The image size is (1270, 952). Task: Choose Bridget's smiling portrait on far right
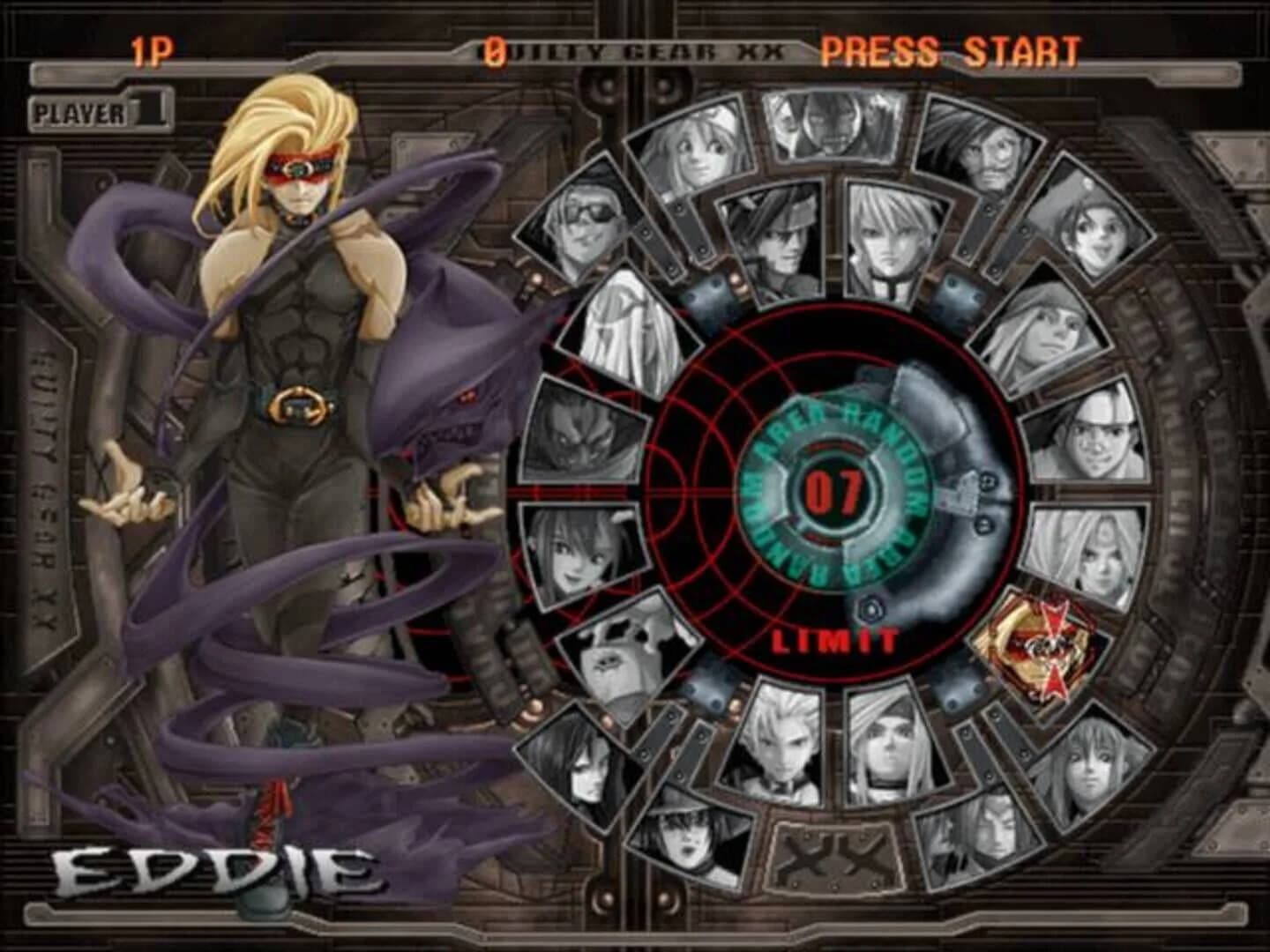tap(1092, 234)
